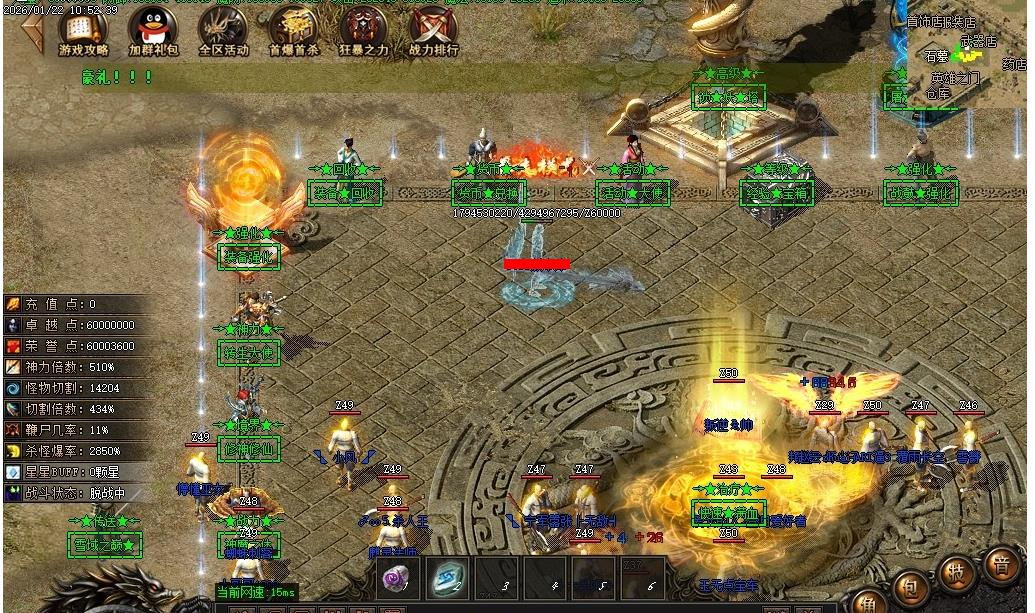Use the purple stone in hotbar slot 1

[x=397, y=577]
